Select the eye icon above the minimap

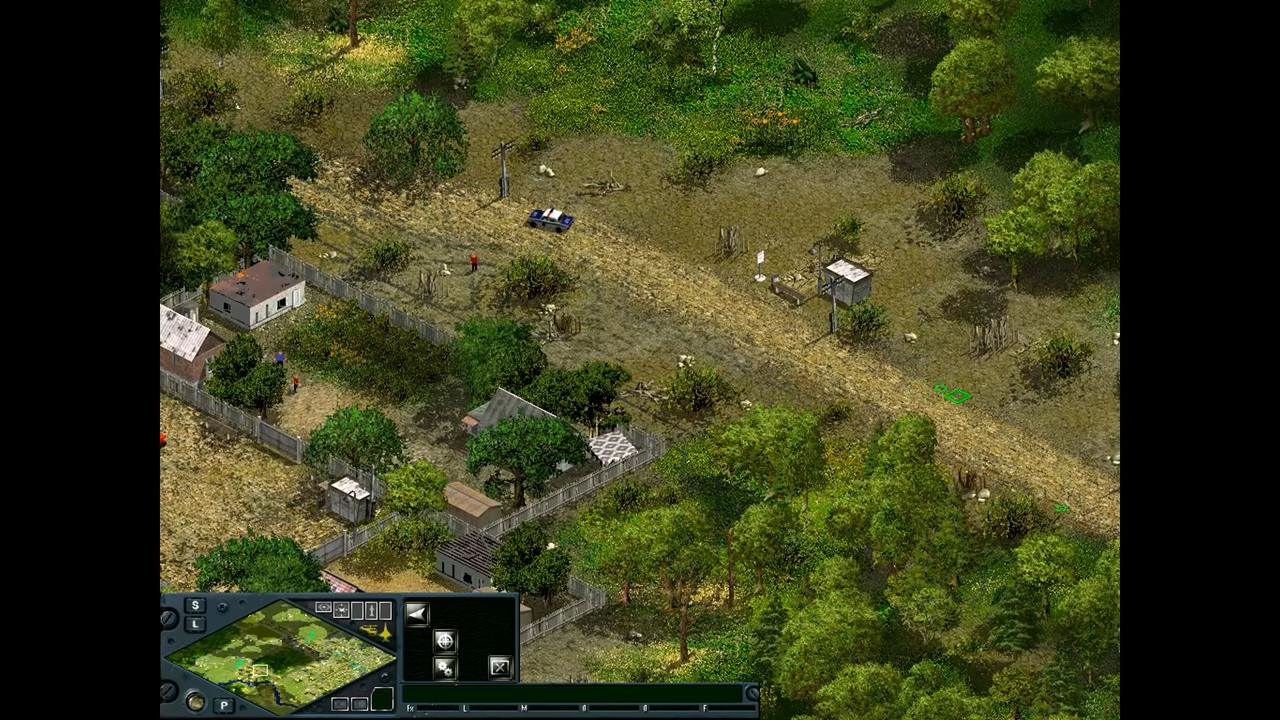[324, 607]
